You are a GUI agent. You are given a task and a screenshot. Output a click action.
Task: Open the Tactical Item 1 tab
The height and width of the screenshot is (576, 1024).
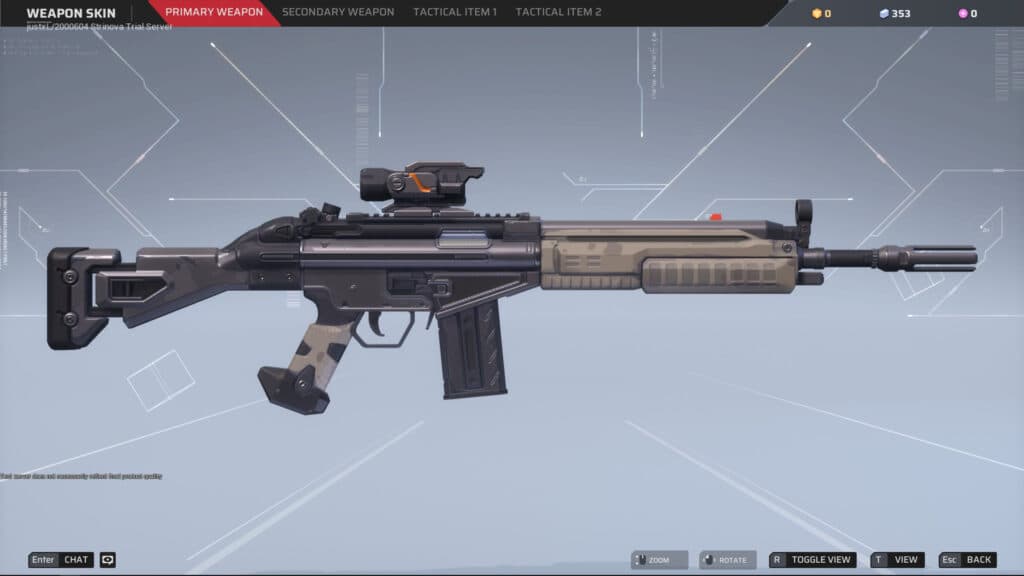coord(455,13)
